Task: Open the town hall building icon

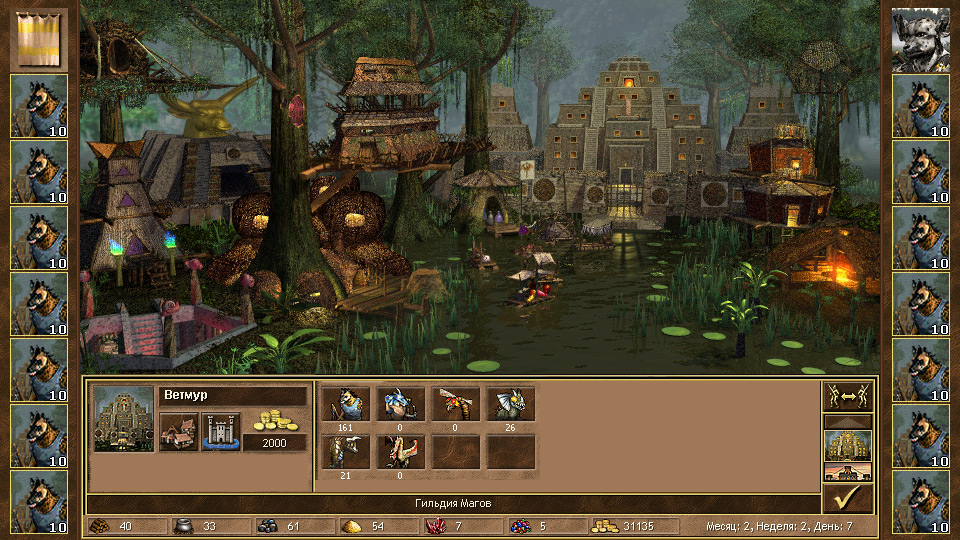Action: coord(177,432)
